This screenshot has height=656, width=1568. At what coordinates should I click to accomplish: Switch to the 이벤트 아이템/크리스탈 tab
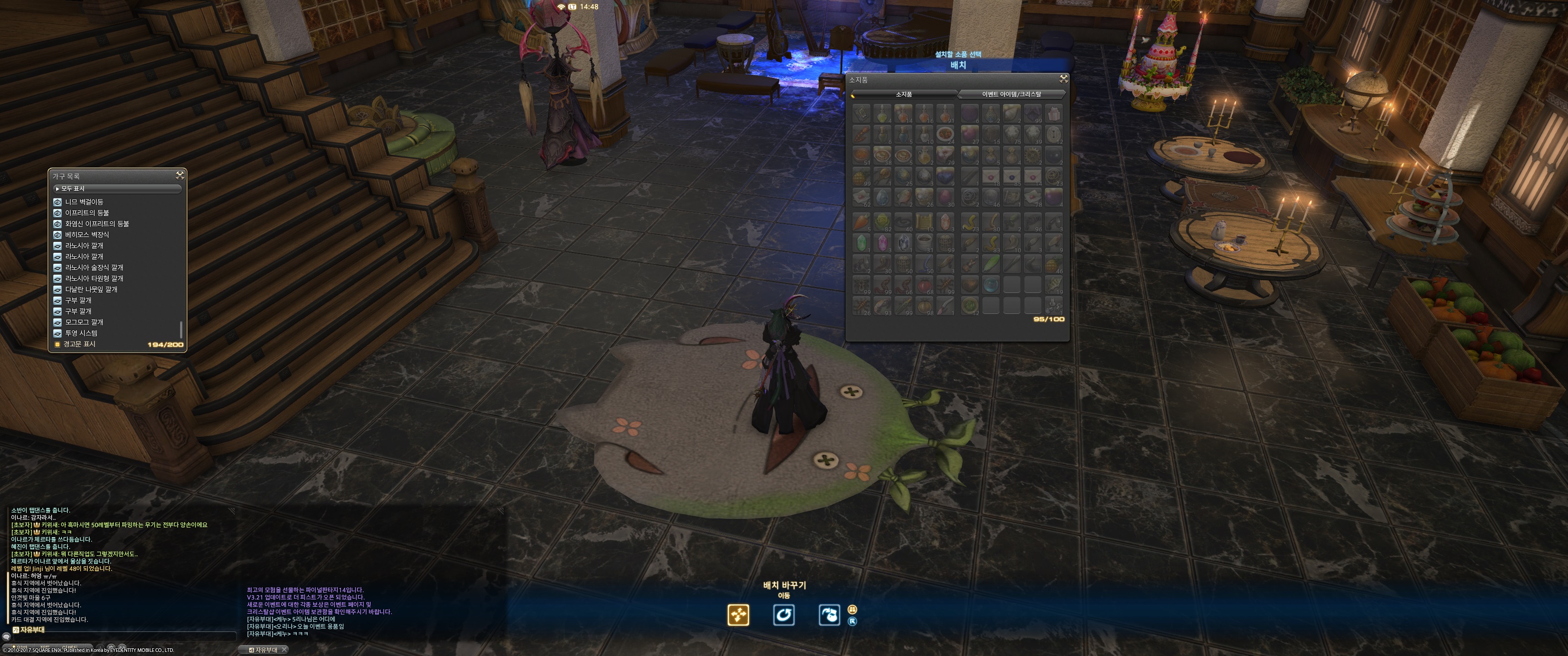pyautogui.click(x=1011, y=94)
